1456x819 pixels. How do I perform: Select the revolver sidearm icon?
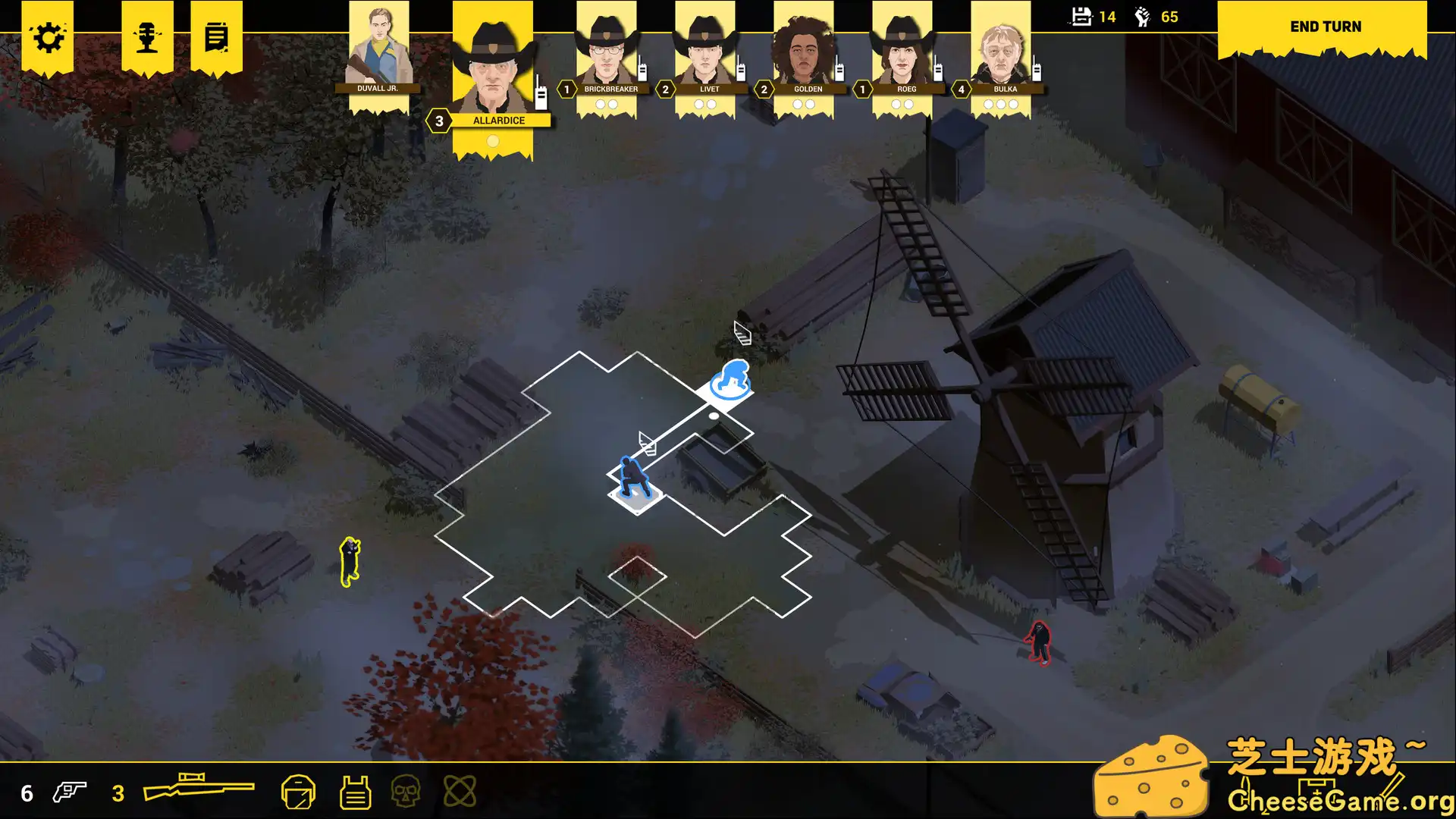(x=70, y=792)
